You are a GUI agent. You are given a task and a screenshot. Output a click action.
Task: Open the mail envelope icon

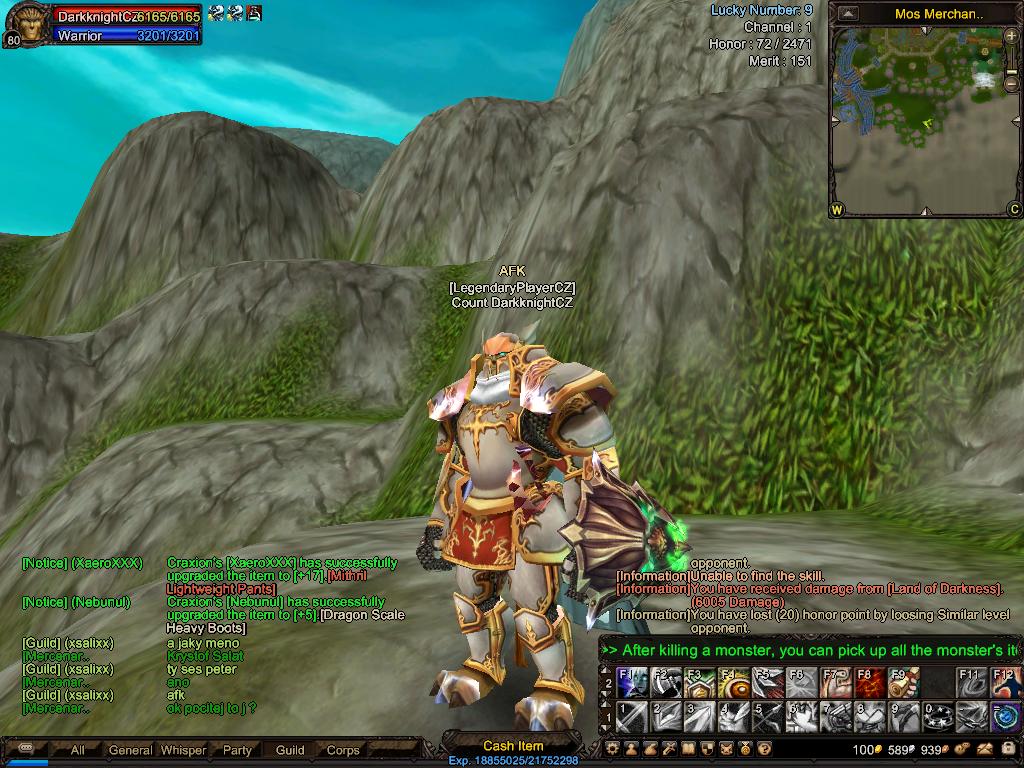click(x=986, y=748)
